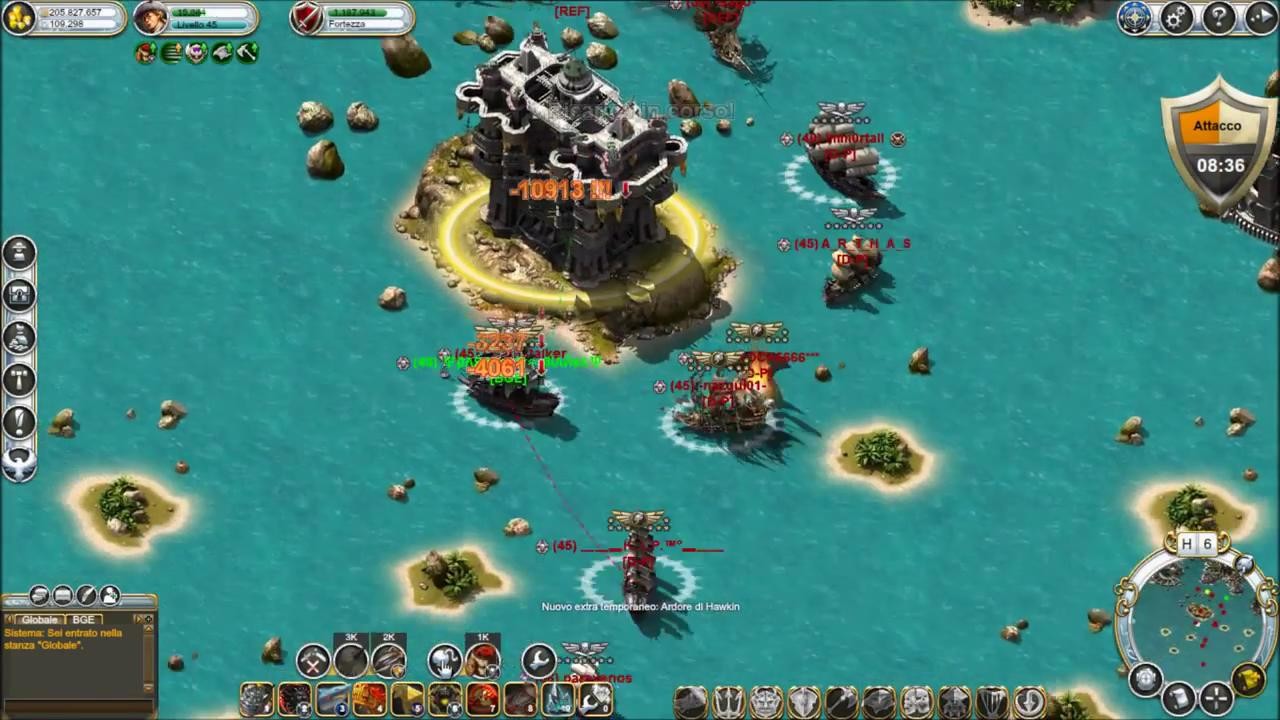Open the gear settings button
This screenshot has width=1280, height=720.
click(x=1177, y=18)
